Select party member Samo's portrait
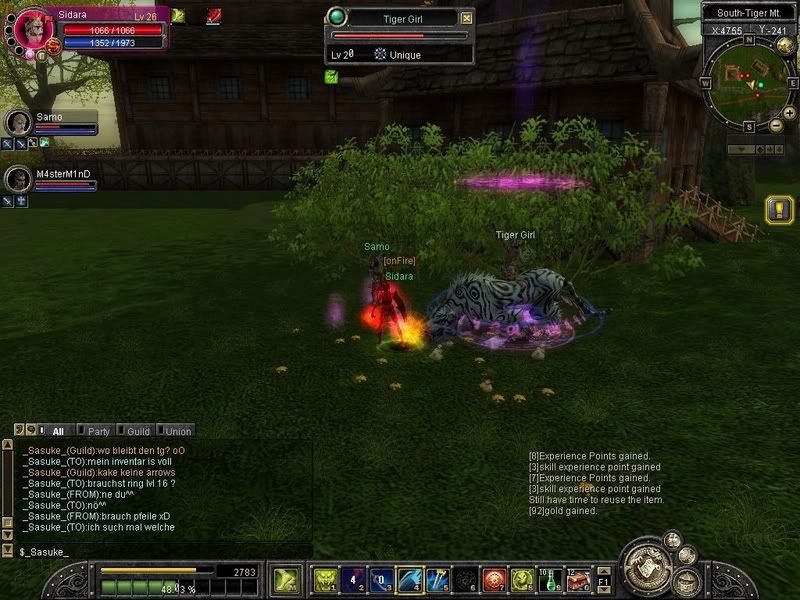800x600 pixels. pyautogui.click(x=18, y=122)
